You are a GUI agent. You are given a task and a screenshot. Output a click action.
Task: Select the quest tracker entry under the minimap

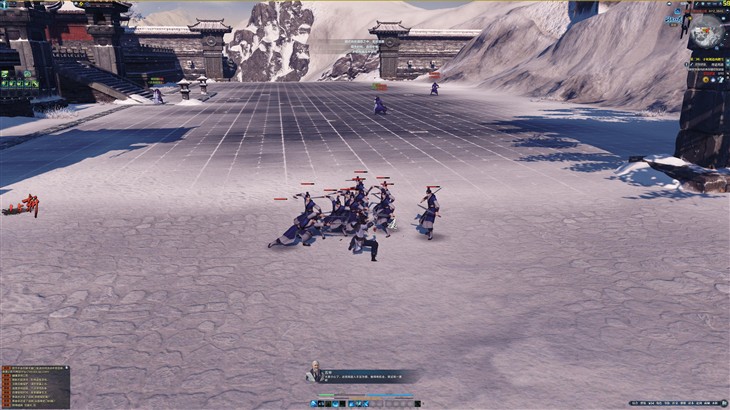tap(707, 61)
